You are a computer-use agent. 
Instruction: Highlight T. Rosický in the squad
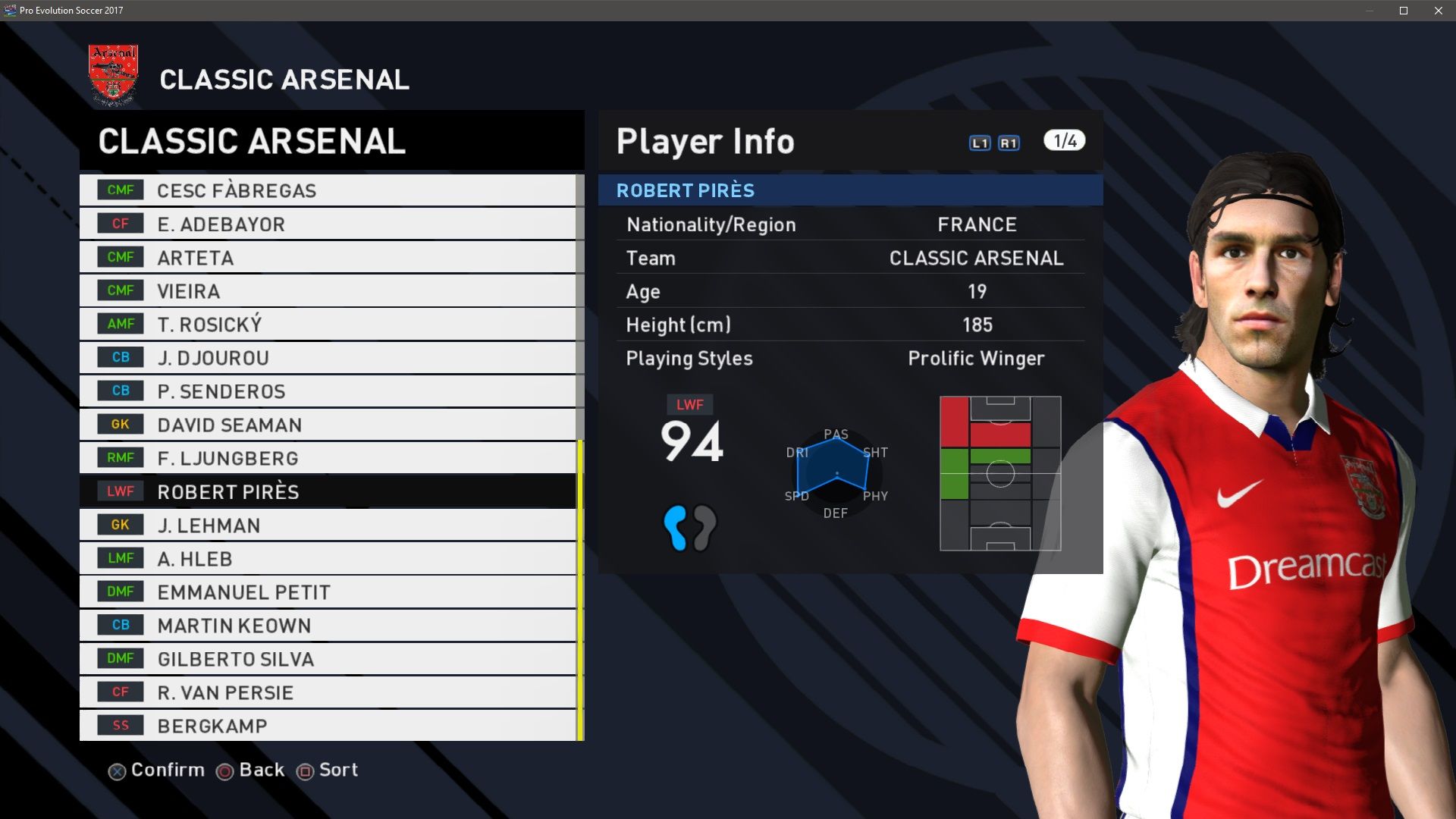pos(328,324)
